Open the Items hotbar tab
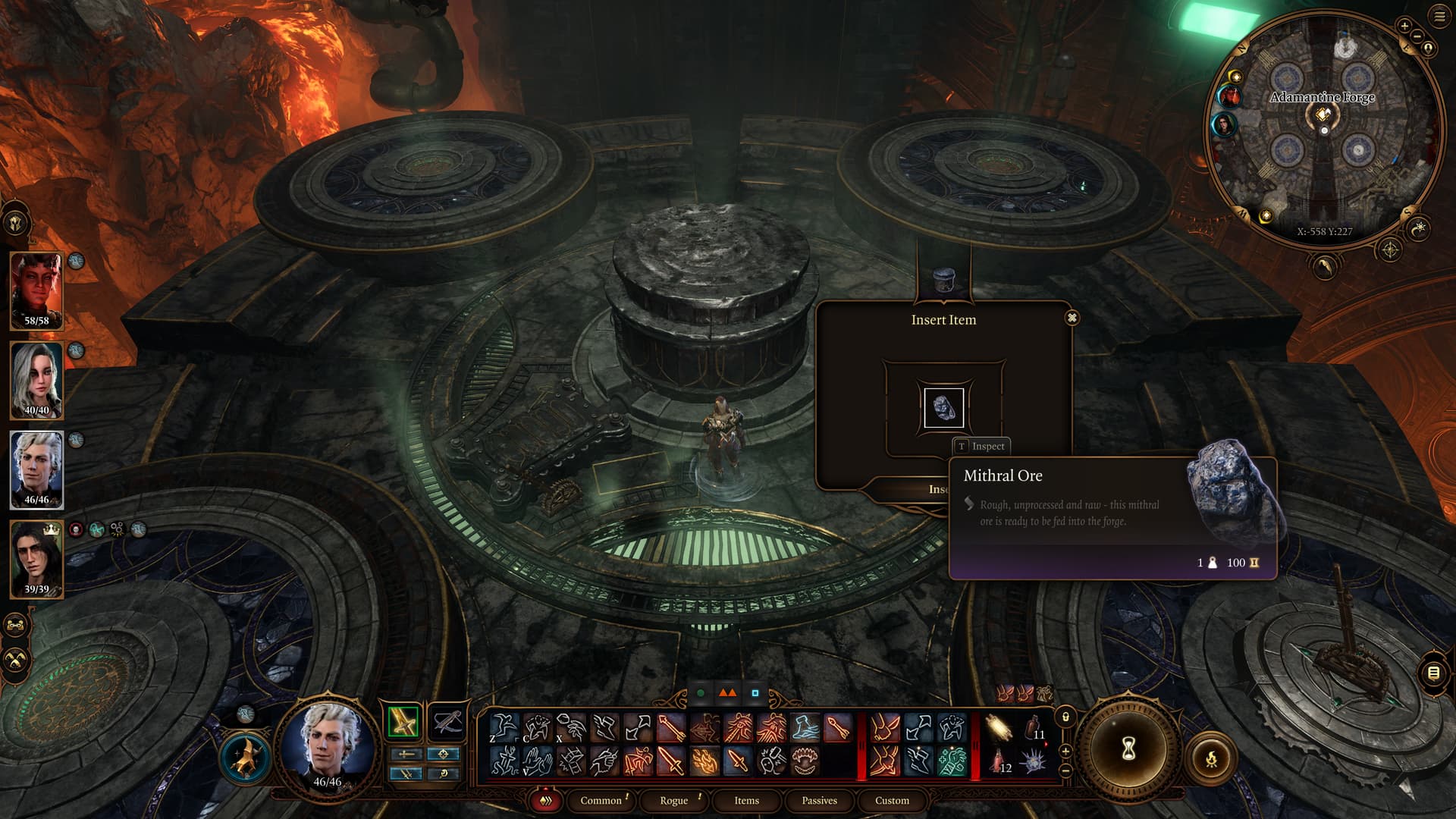 click(x=746, y=800)
